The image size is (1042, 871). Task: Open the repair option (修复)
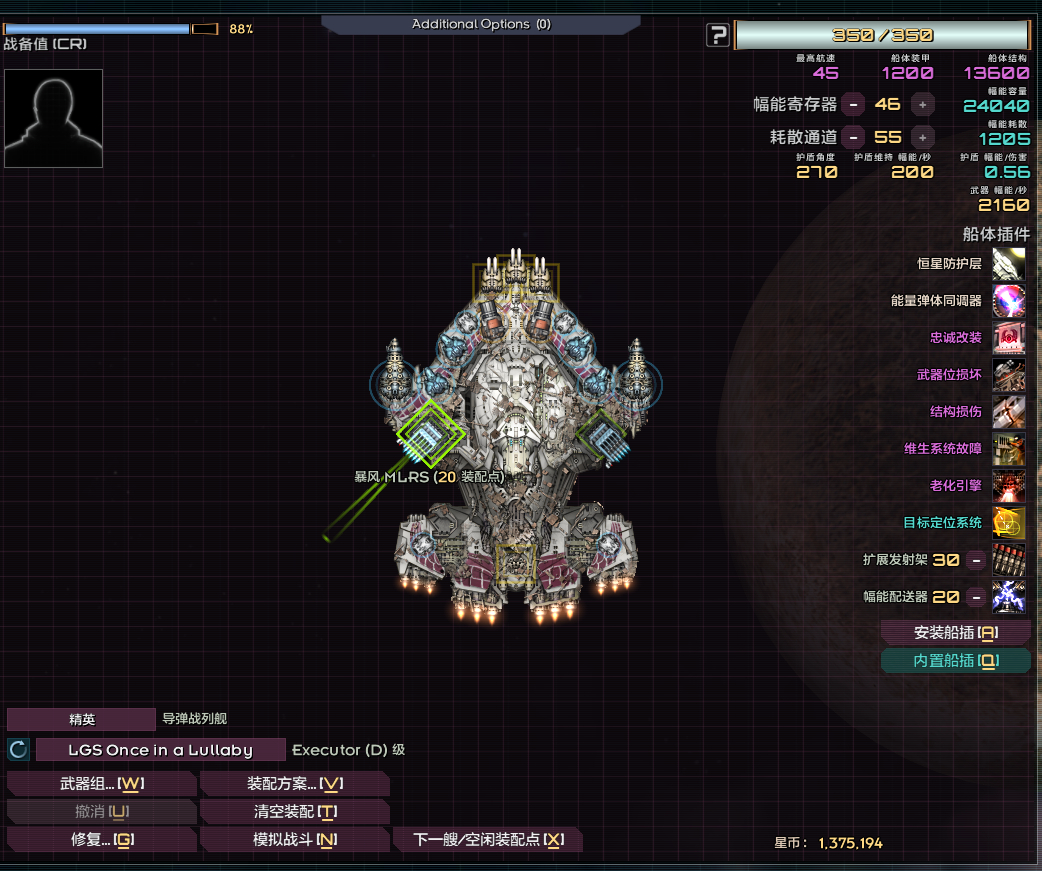tap(101, 840)
